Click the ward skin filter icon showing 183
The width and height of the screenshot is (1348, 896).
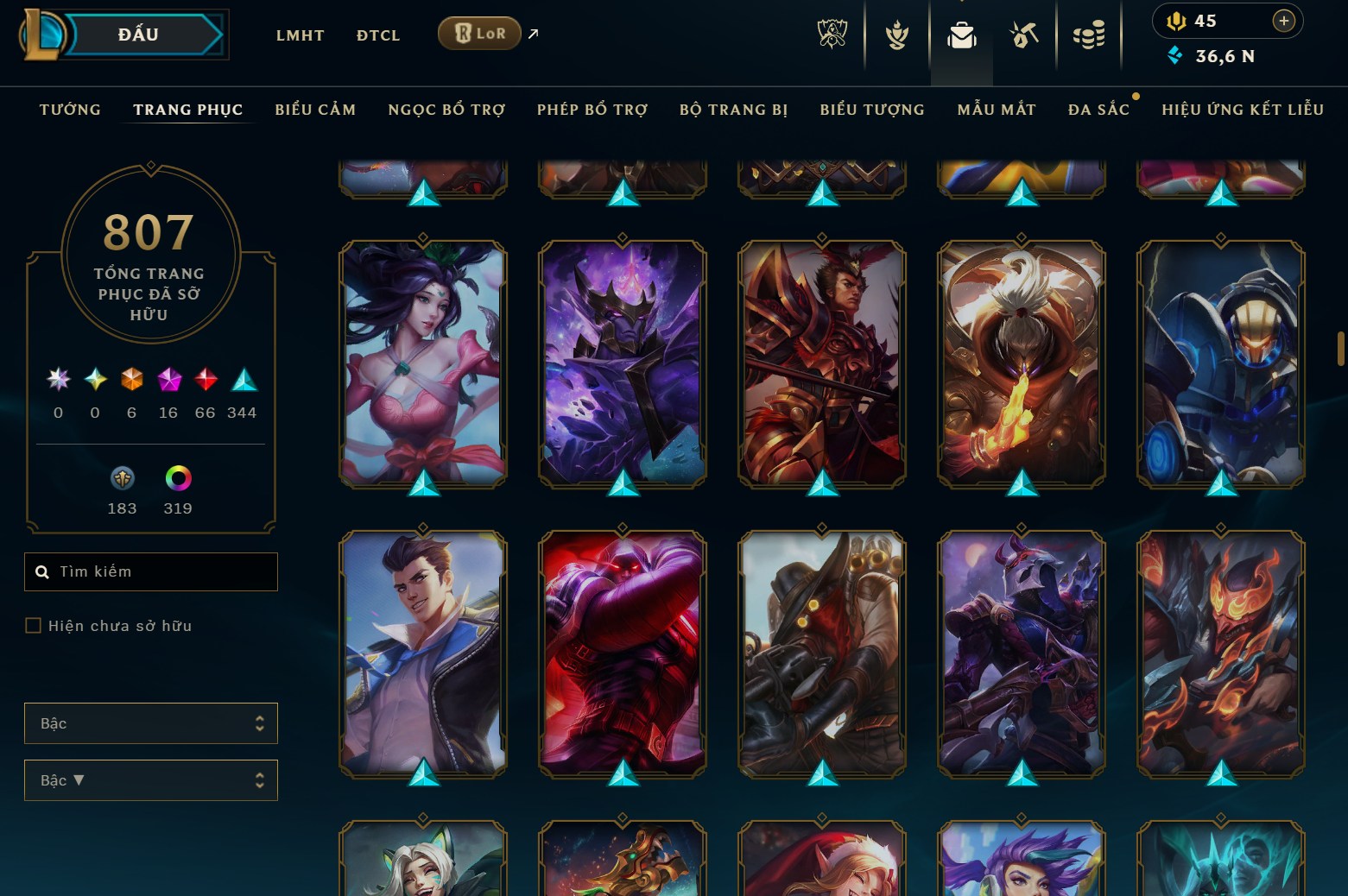pyautogui.click(x=123, y=479)
